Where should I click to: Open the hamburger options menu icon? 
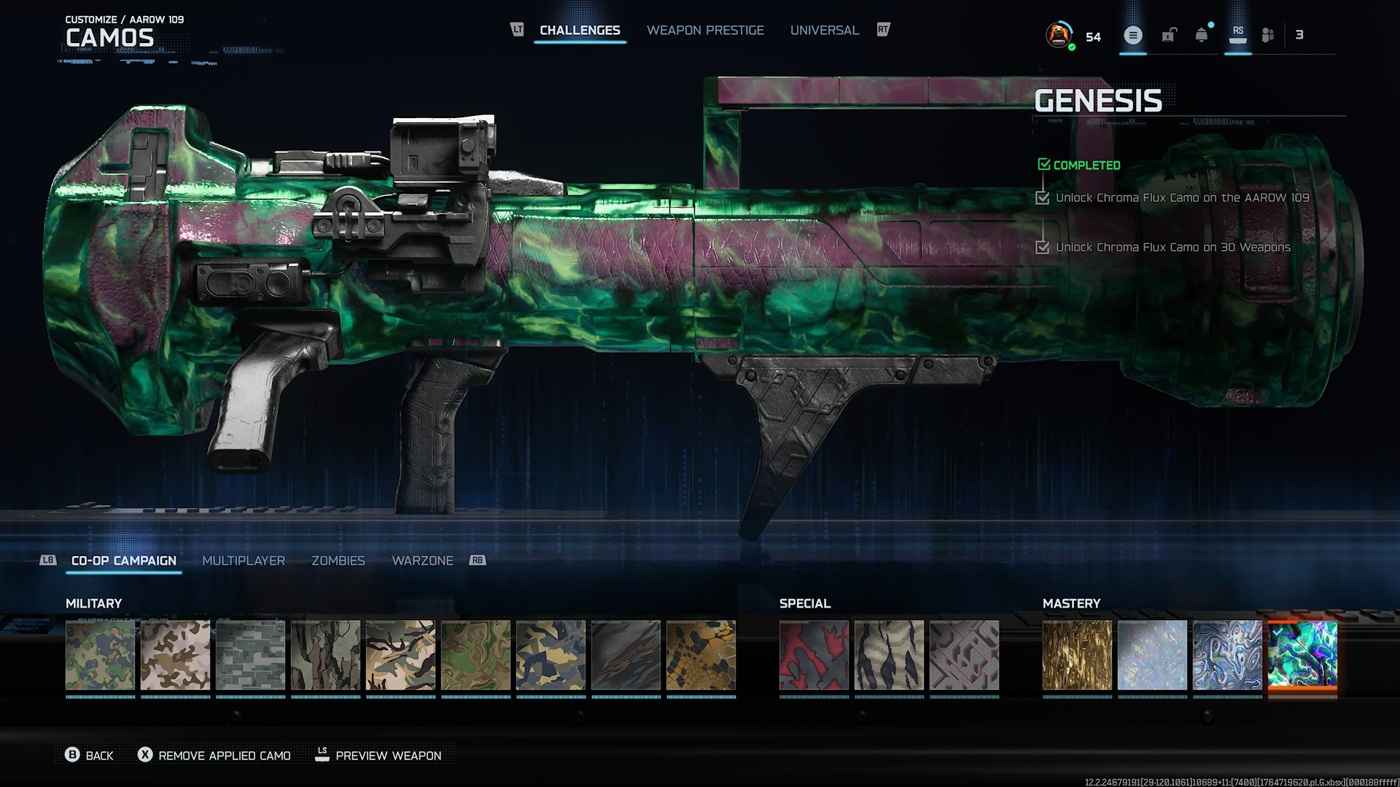(x=1133, y=35)
